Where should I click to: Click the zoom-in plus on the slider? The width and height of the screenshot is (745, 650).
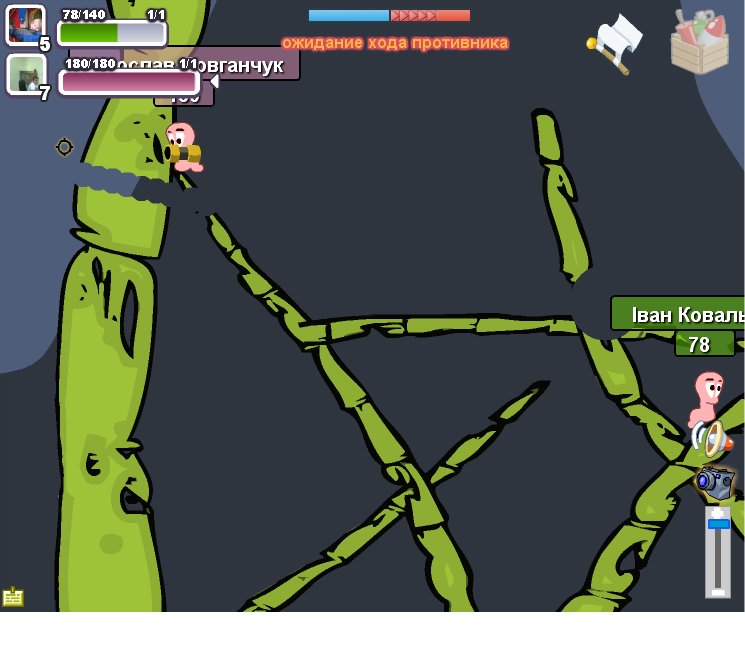(x=718, y=511)
